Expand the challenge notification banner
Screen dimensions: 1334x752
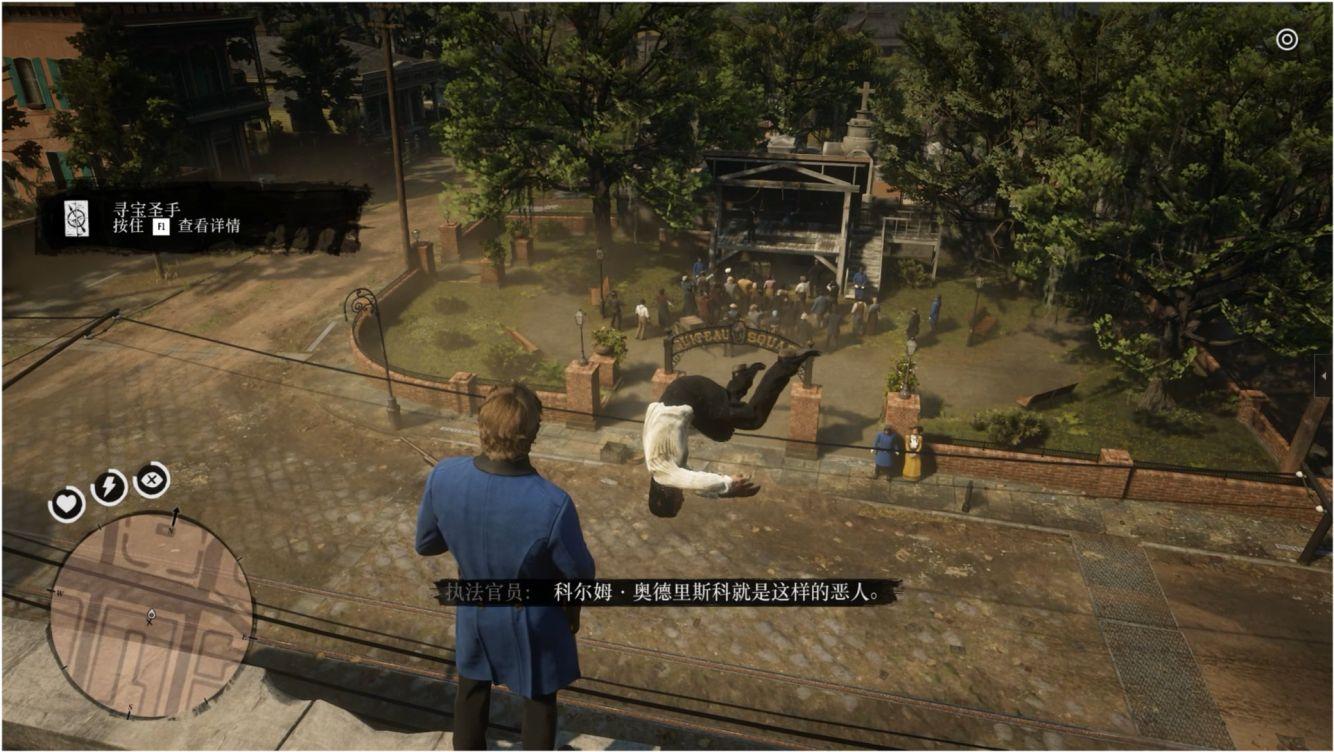click(x=145, y=218)
